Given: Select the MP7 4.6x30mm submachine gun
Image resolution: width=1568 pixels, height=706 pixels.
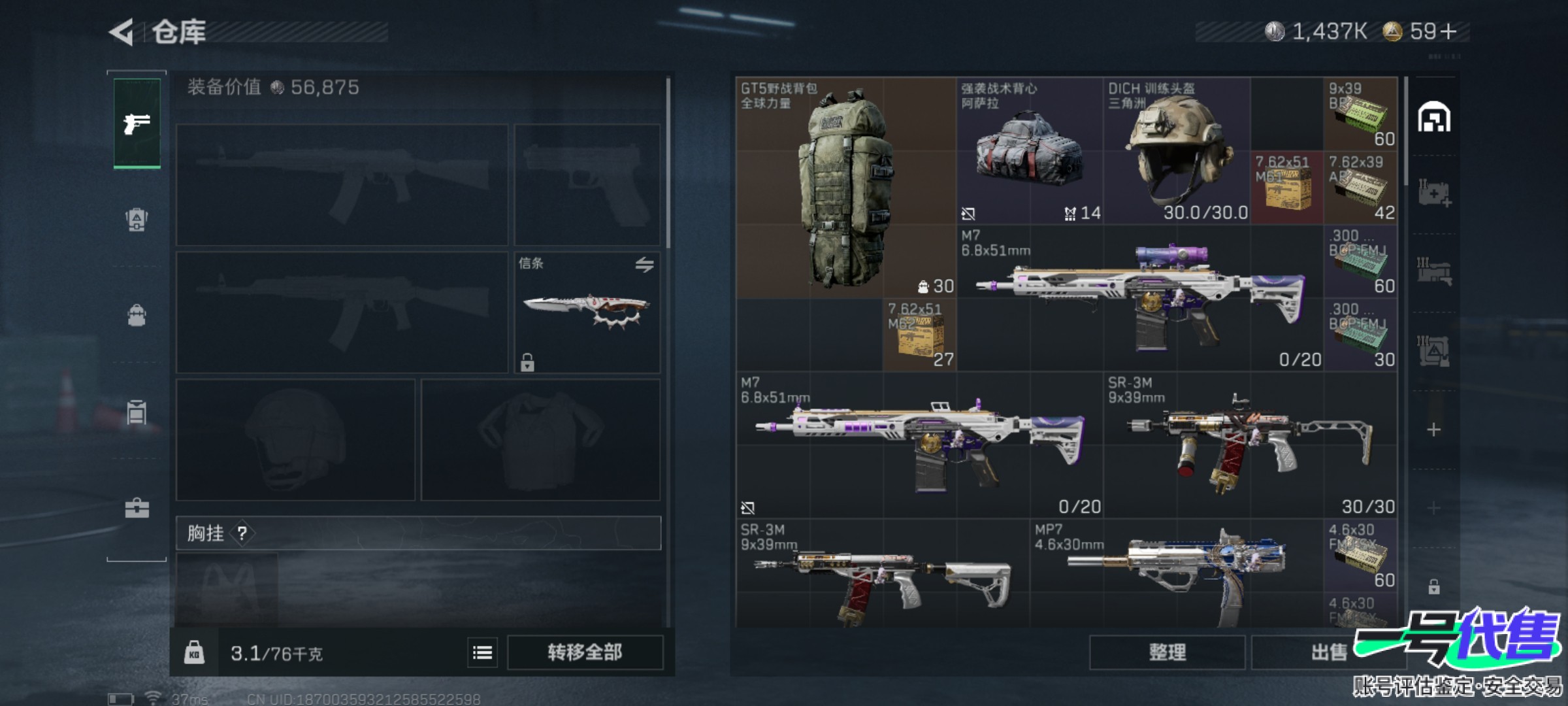Looking at the screenshot, I should [1176, 572].
